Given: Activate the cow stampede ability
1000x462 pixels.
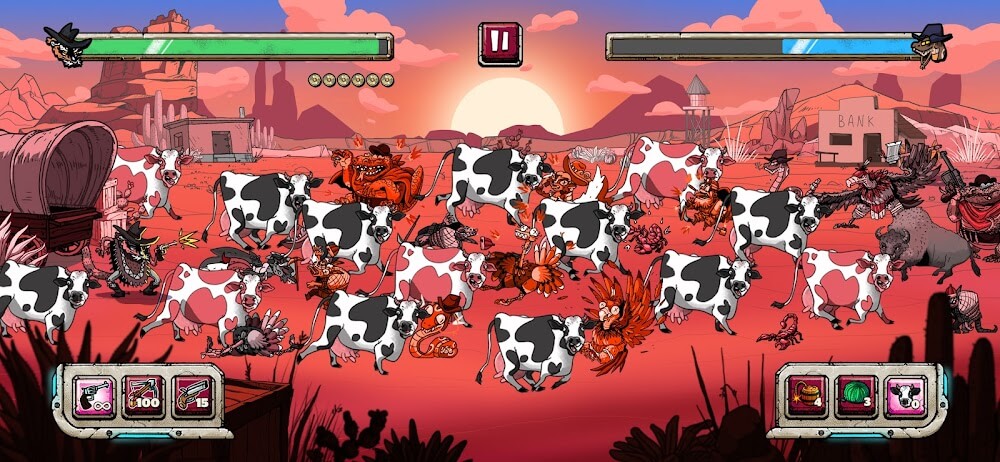Looking at the screenshot, I should tap(905, 396).
